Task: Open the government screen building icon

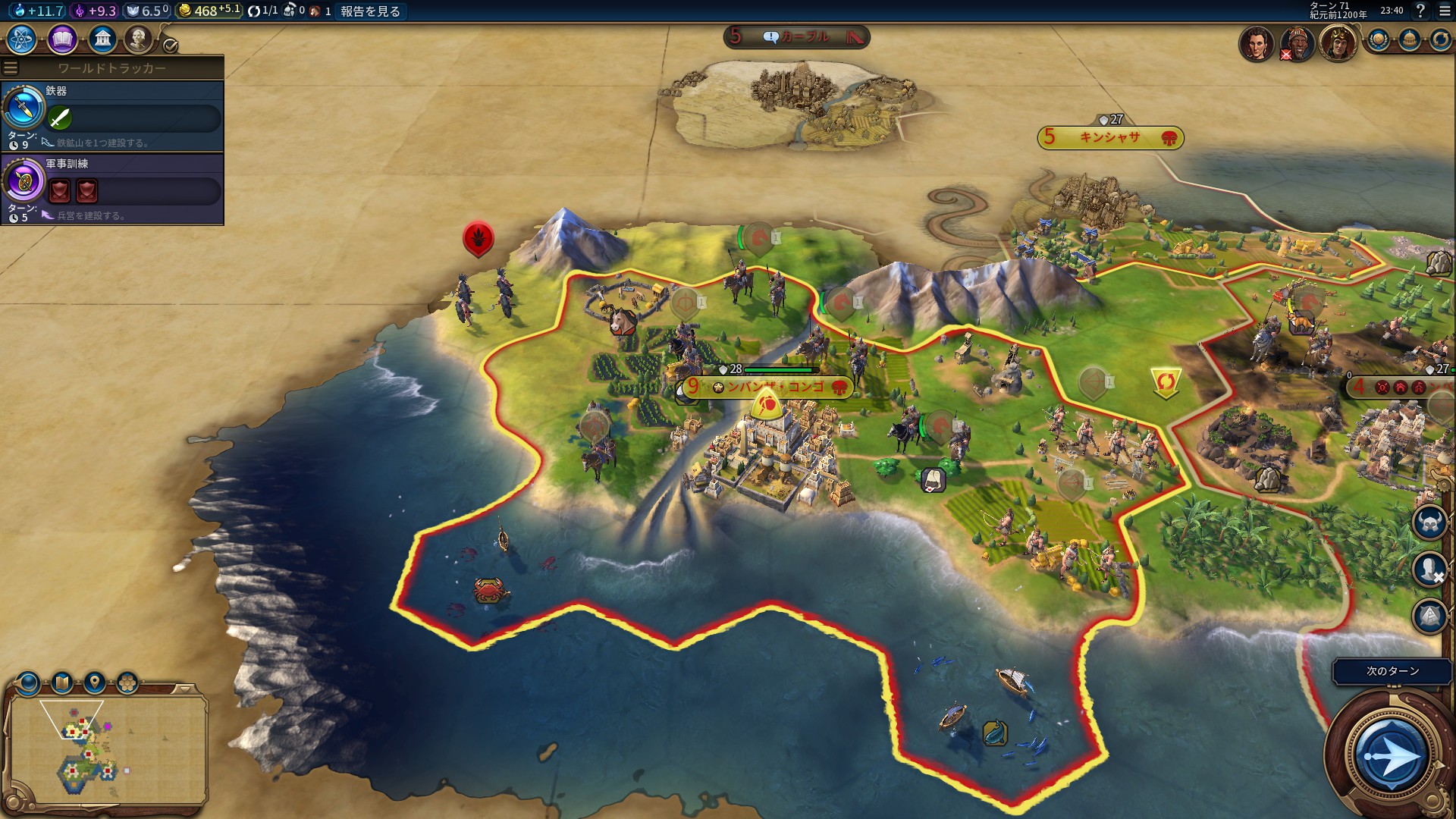Action: coord(102,39)
